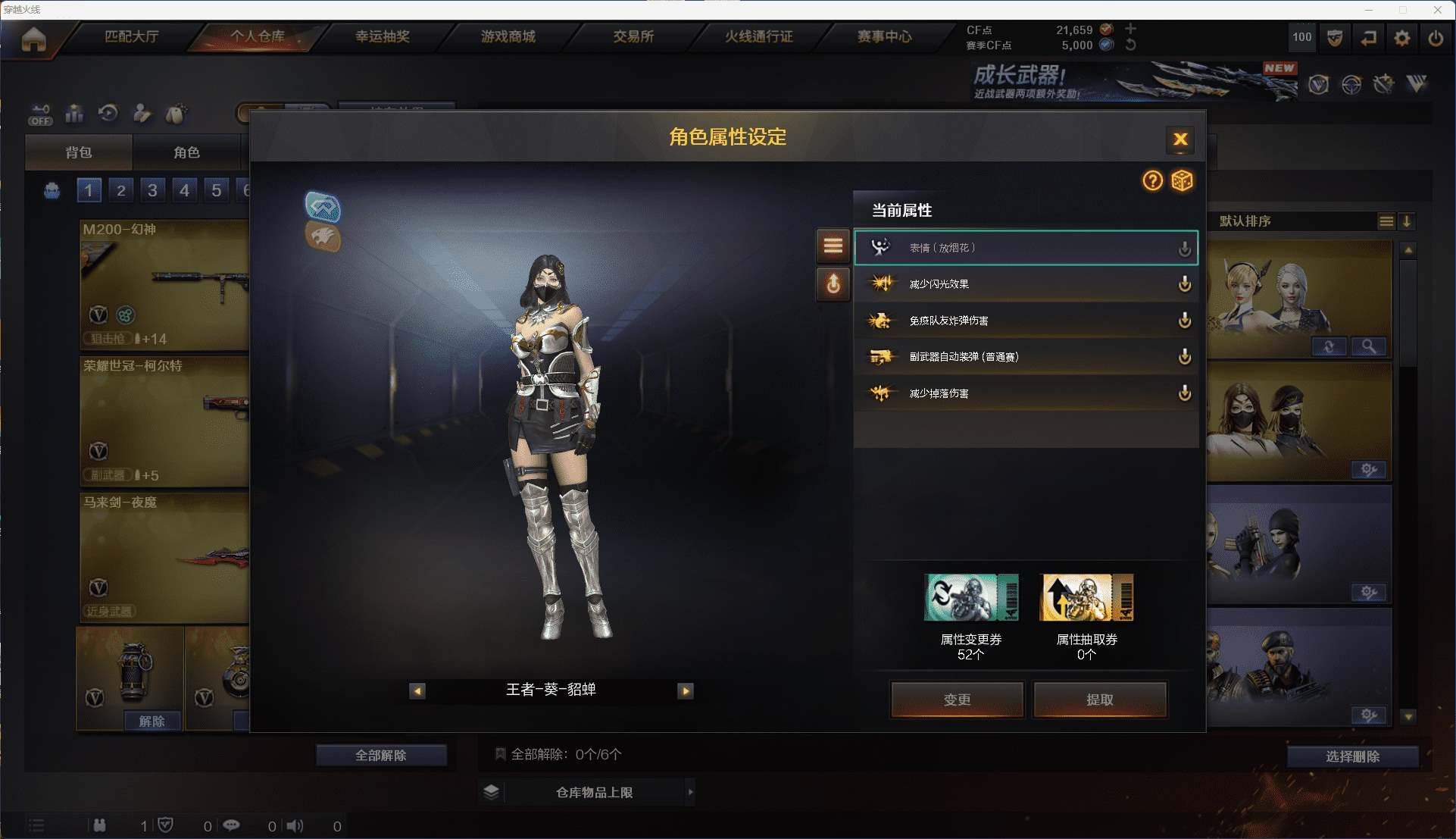Switch to the 背包 tab
1456x839 pixels.
click(79, 152)
